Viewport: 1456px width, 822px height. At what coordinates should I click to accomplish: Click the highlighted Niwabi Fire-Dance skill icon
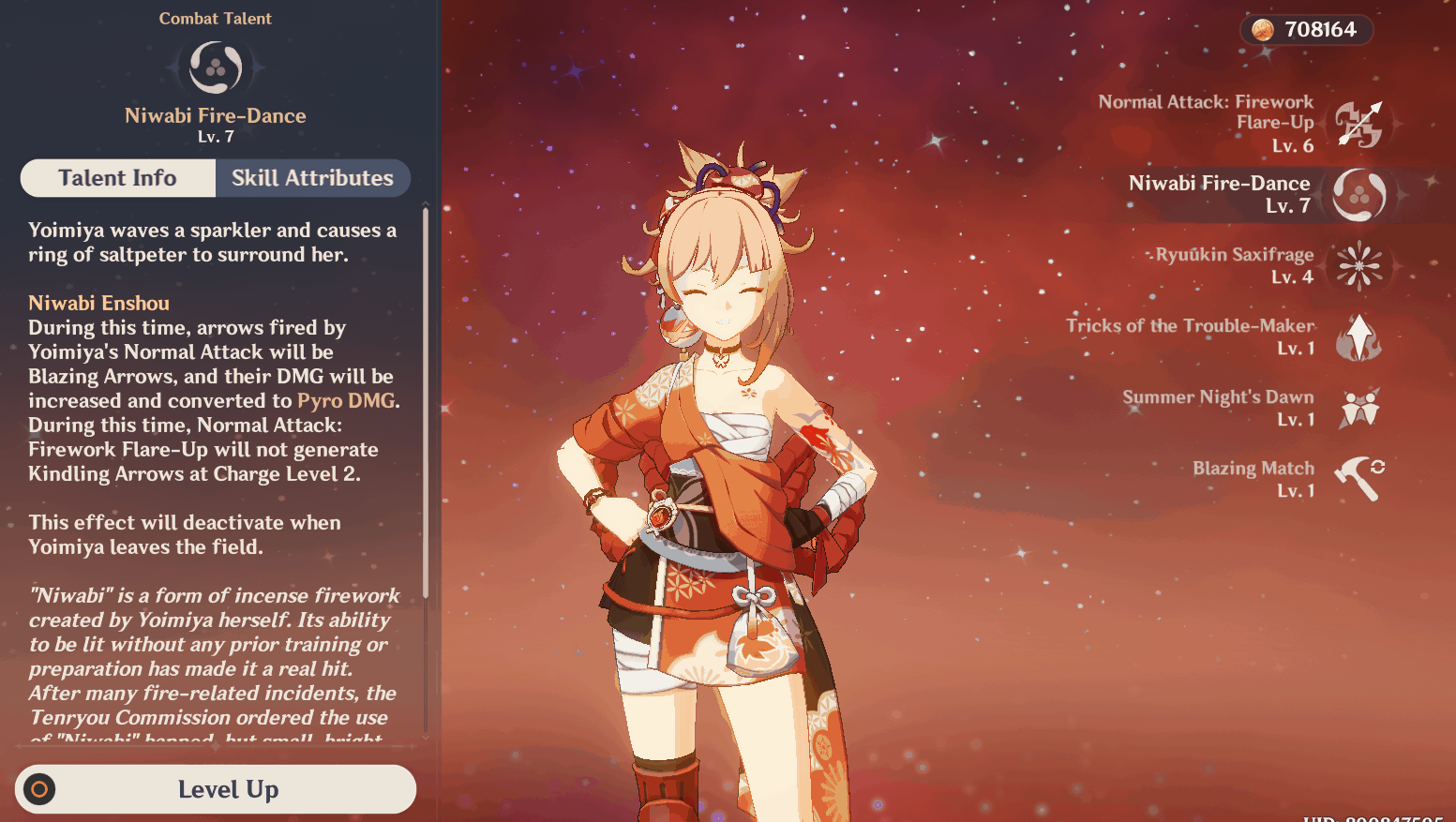click(1359, 195)
